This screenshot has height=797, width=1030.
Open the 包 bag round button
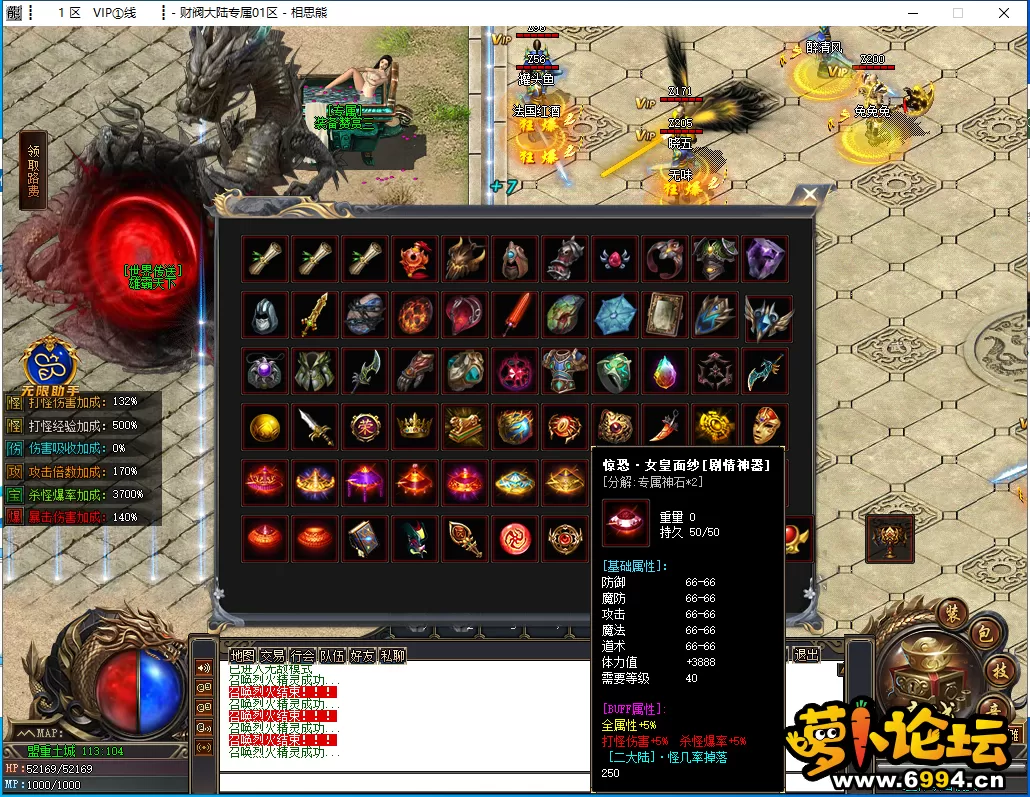(x=982, y=634)
